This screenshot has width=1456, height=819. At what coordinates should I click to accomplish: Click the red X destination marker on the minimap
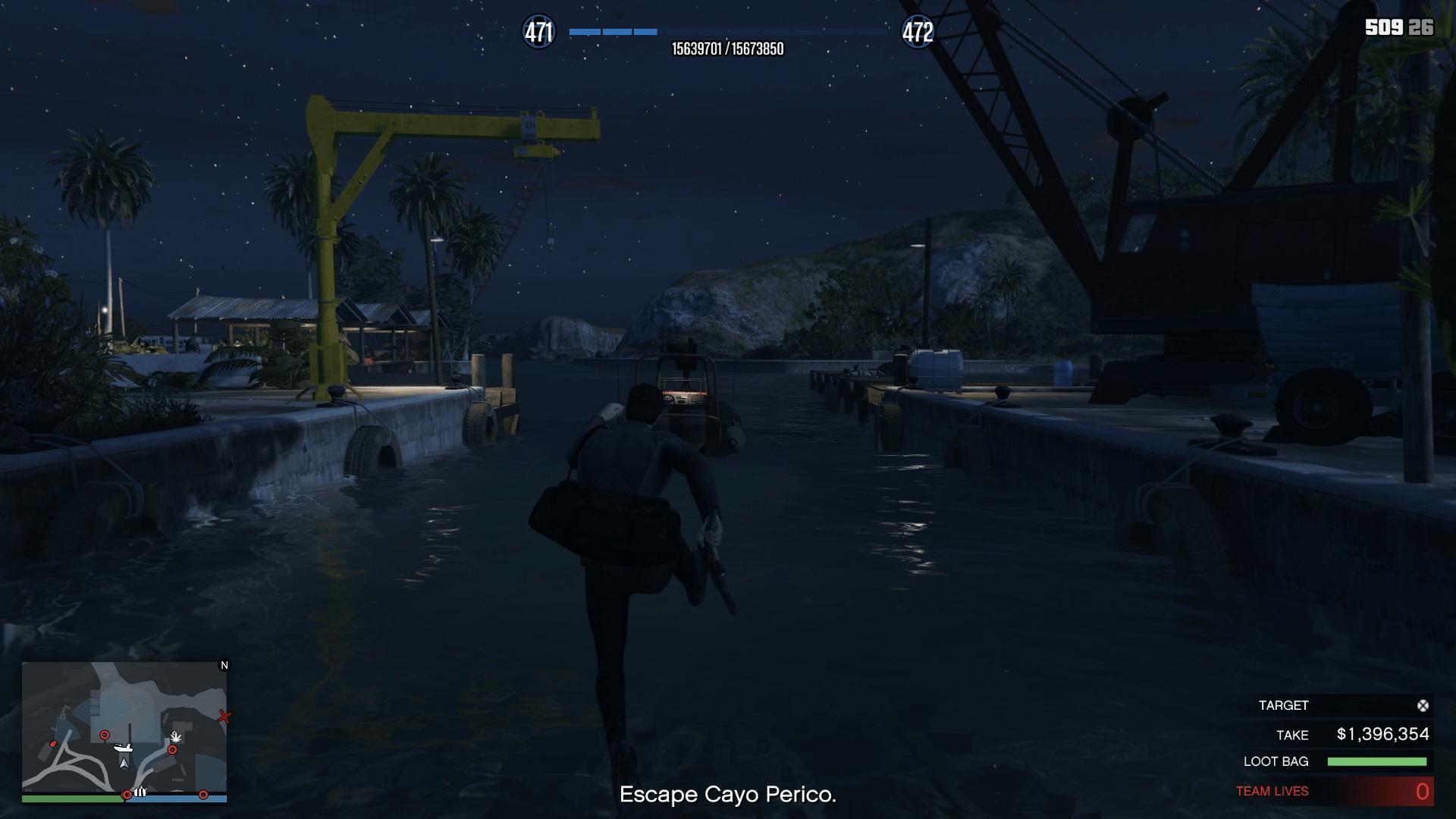[224, 717]
